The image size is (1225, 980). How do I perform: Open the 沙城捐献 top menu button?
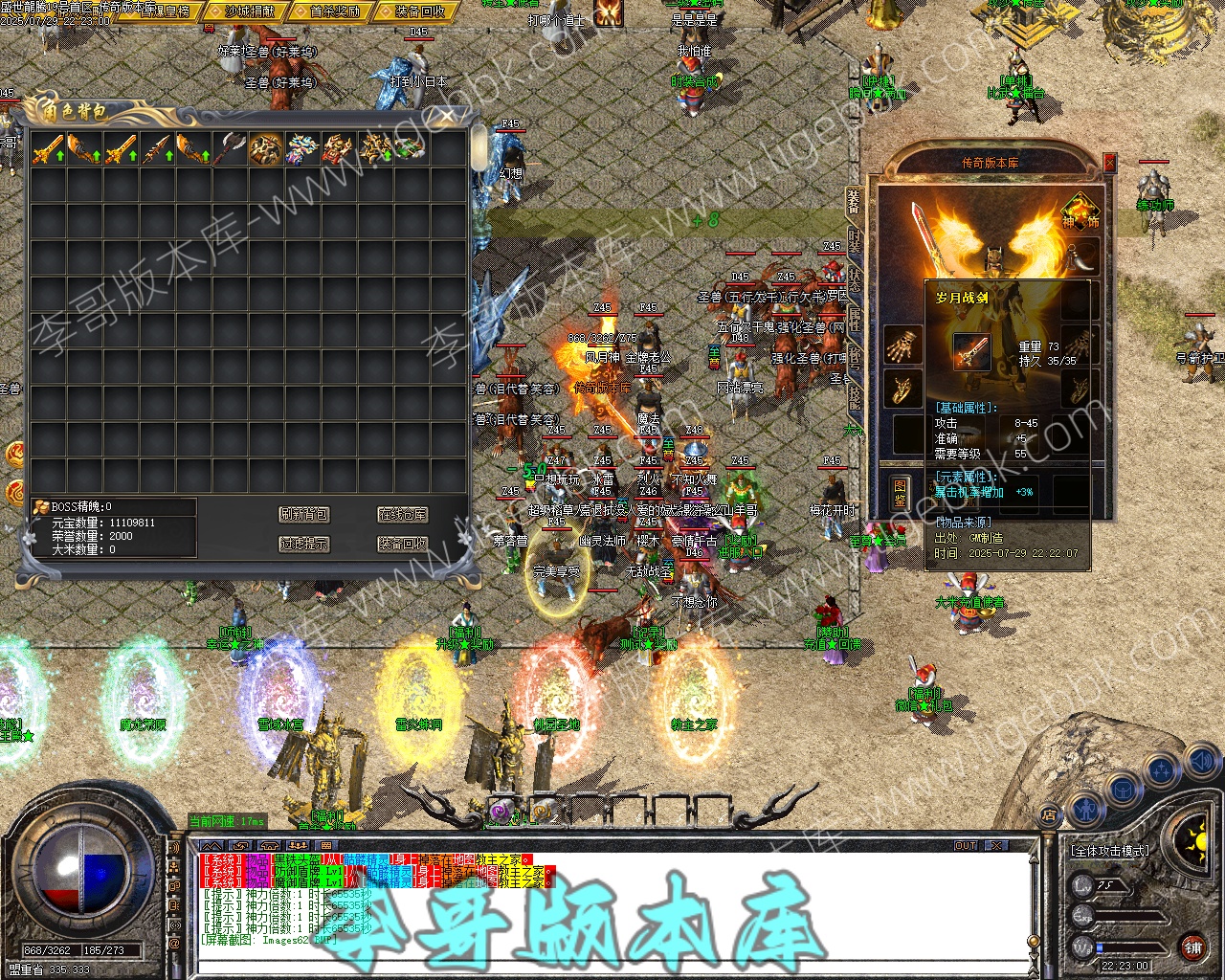point(249,11)
